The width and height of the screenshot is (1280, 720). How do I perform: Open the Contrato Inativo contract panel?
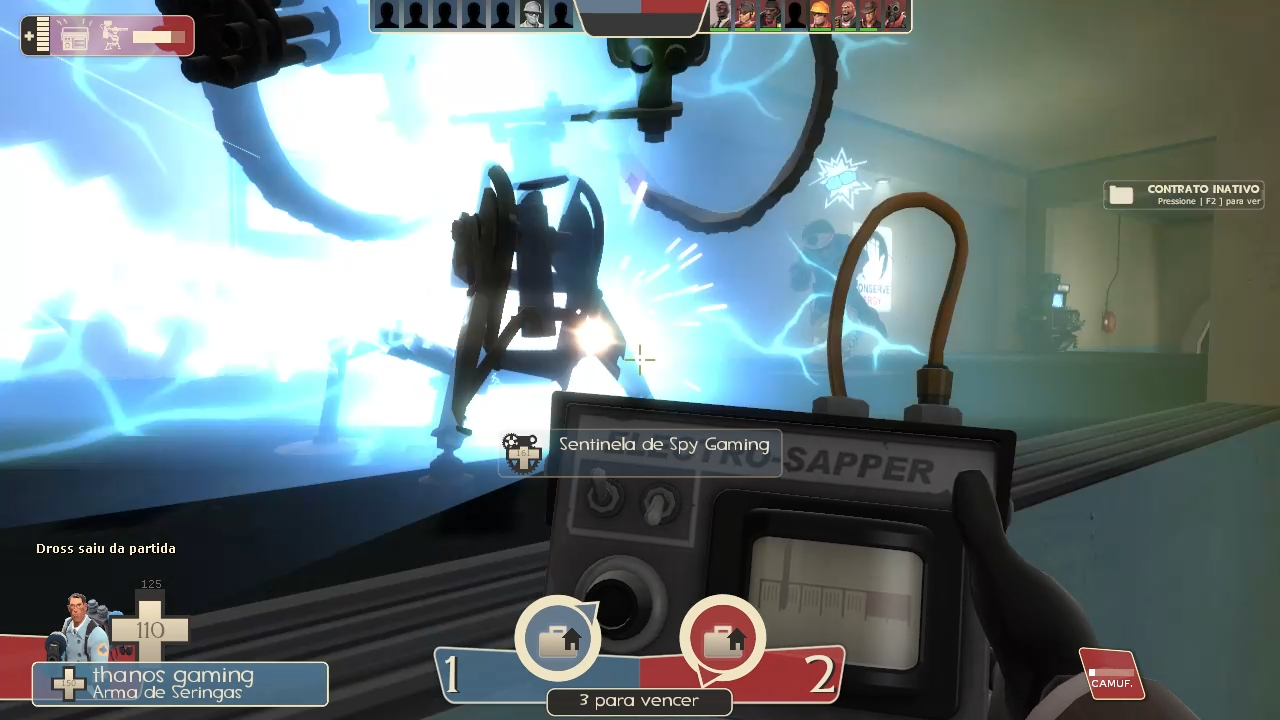(1184, 194)
